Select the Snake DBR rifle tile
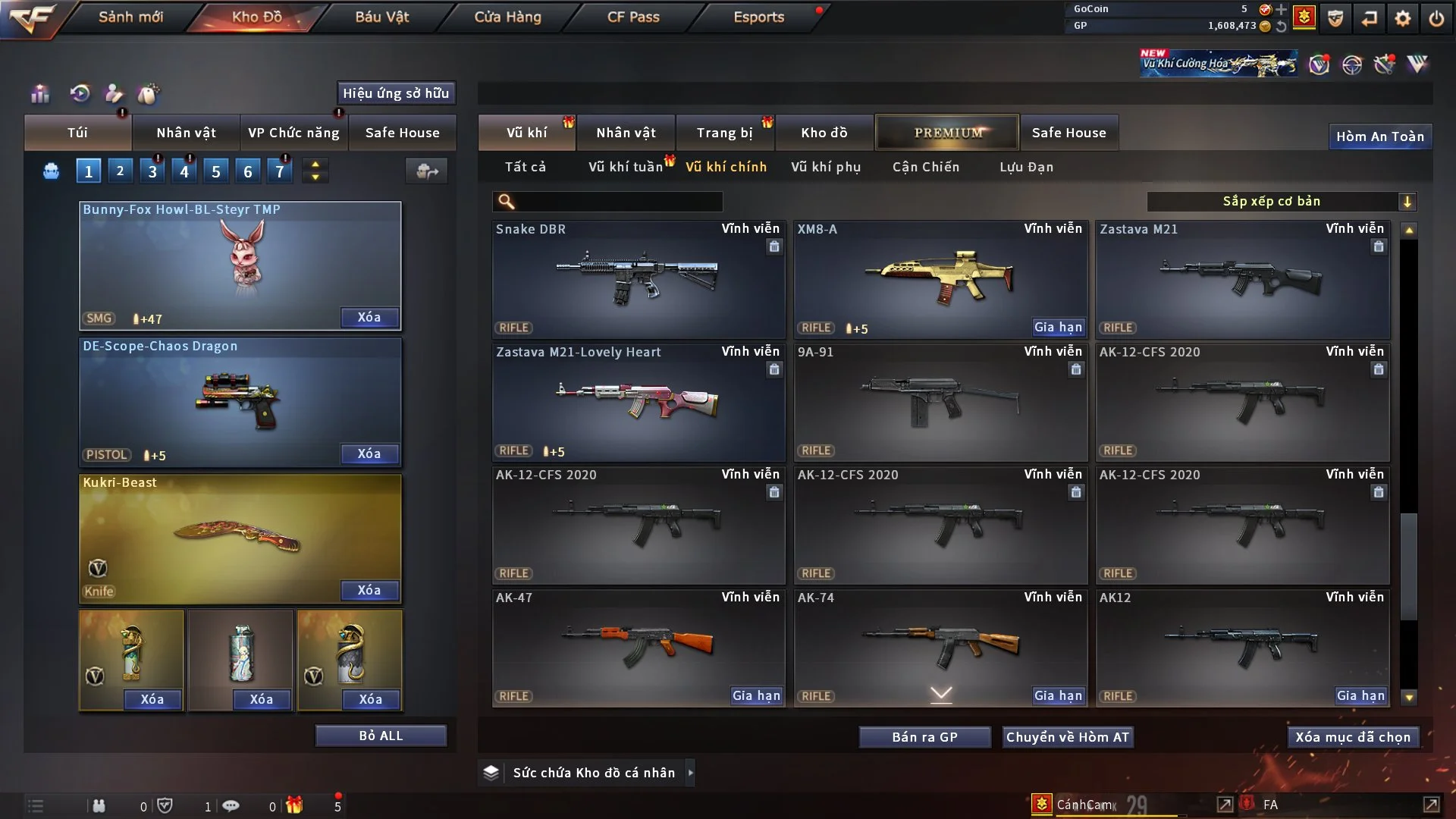Screen dimensions: 1456x819 coord(638,279)
